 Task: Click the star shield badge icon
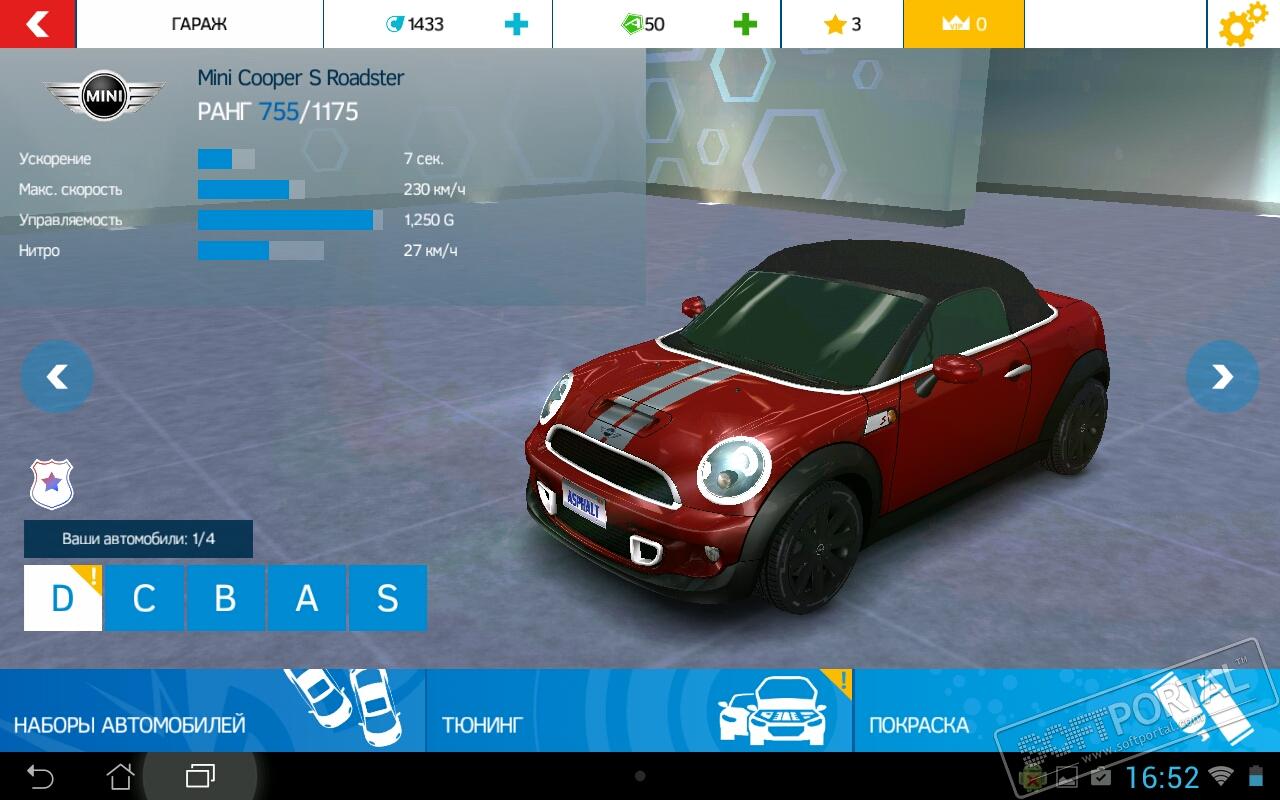[52, 484]
